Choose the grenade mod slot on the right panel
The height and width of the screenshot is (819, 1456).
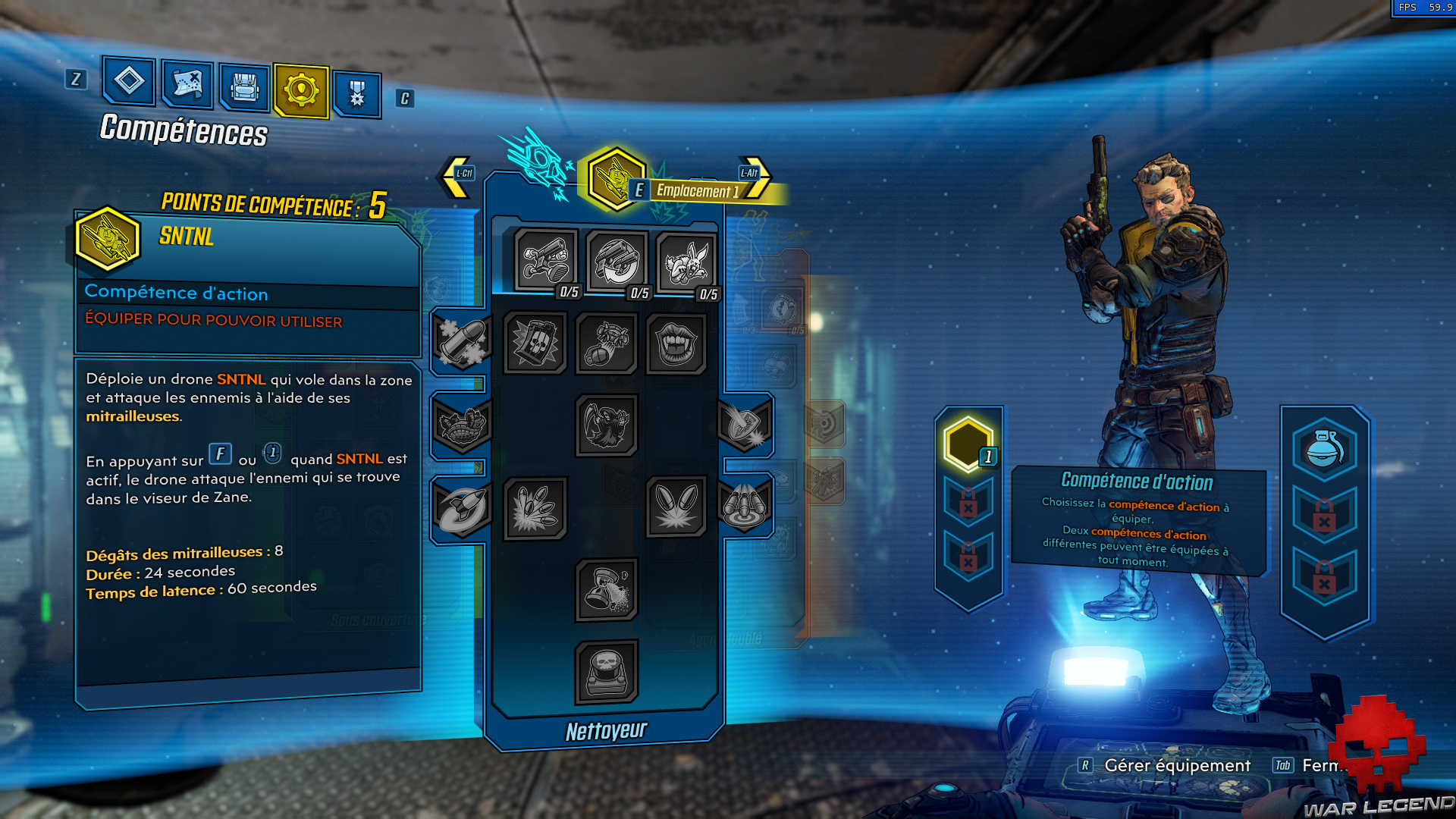pyautogui.click(x=1326, y=453)
